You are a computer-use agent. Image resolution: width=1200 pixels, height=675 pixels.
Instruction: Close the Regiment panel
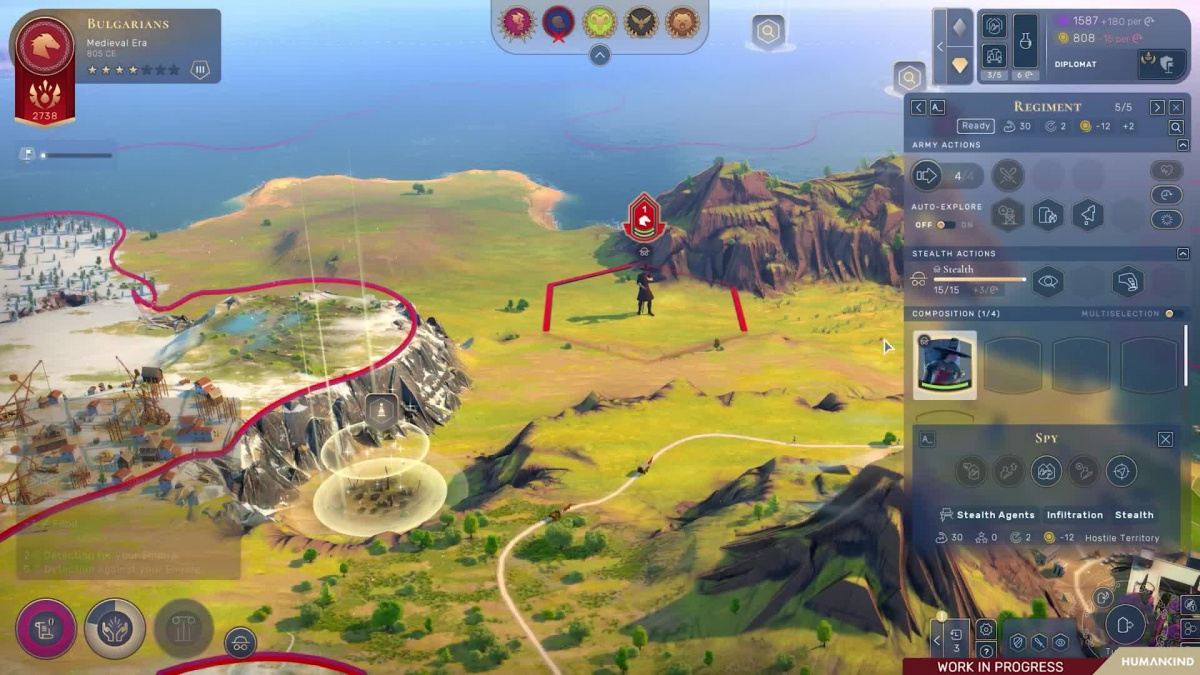[1176, 107]
